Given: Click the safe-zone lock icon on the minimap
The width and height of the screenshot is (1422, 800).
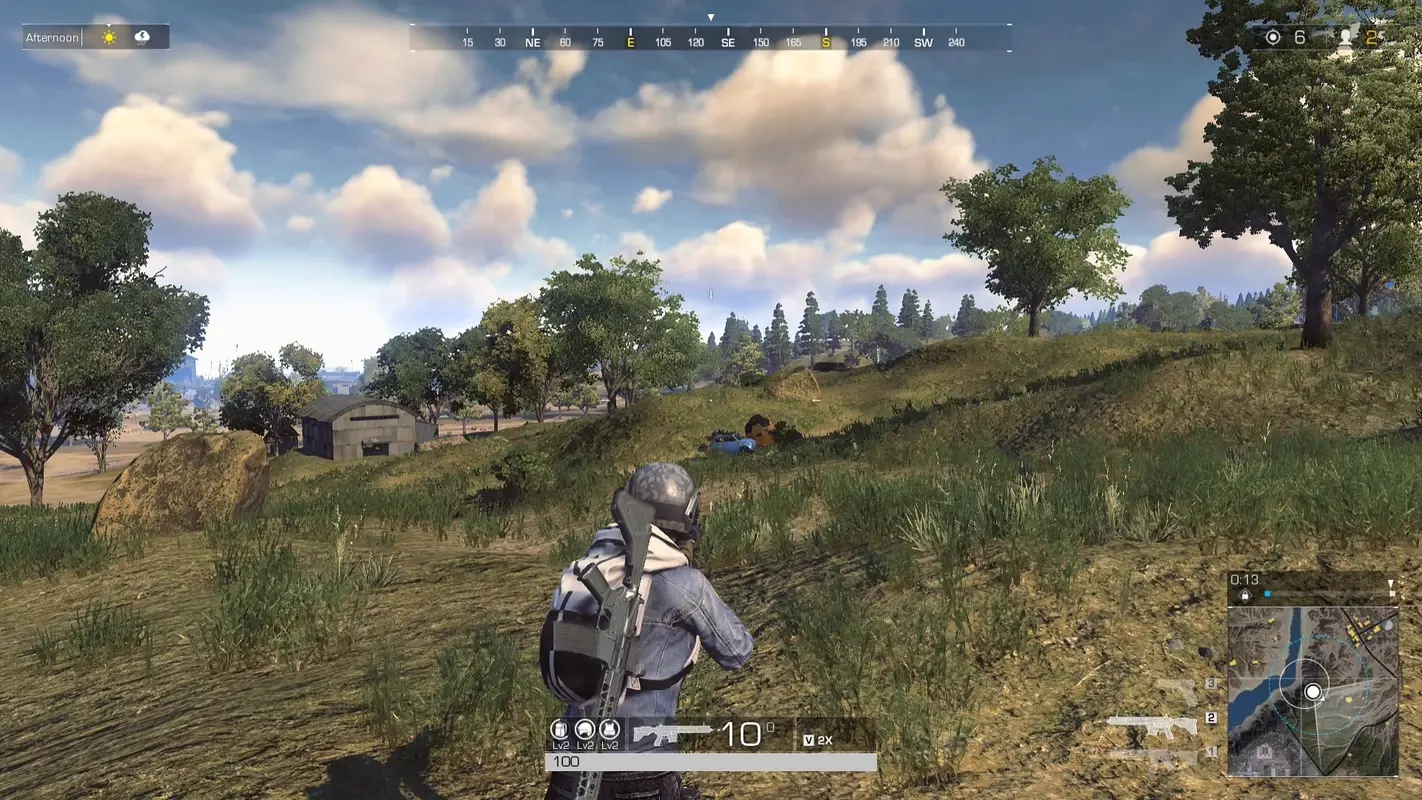Looking at the screenshot, I should coord(1244,594).
